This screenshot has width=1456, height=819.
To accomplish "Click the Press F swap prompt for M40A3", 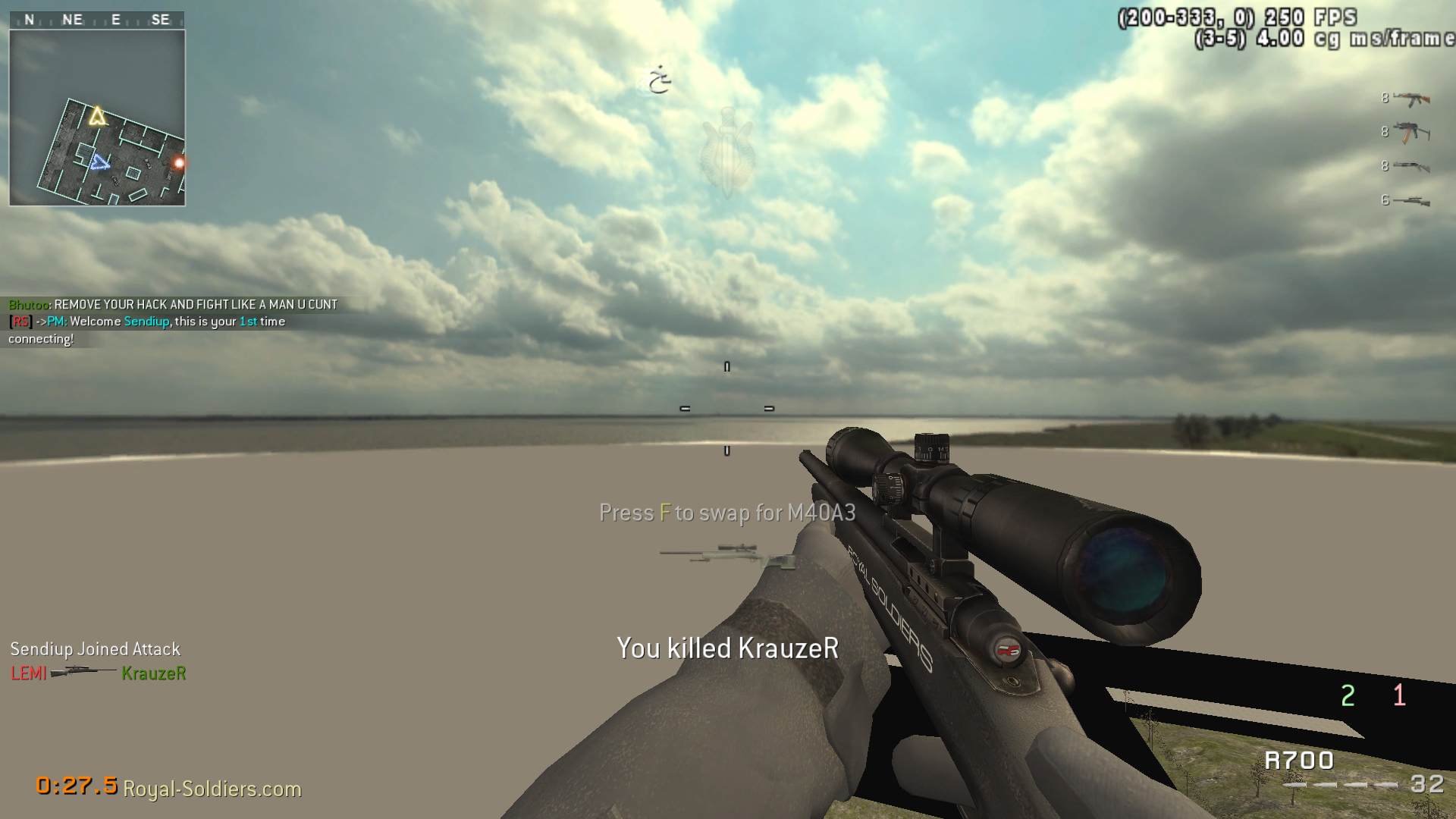I will point(726,513).
